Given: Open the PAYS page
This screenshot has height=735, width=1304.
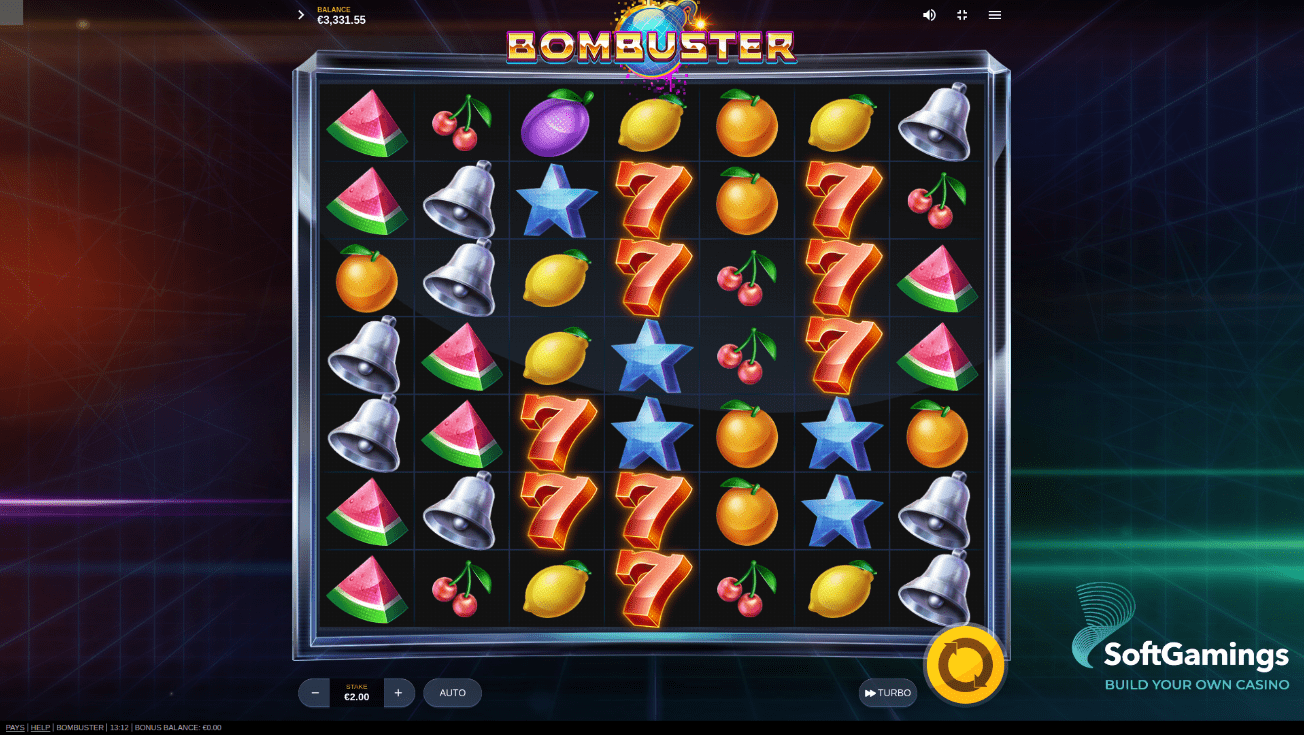Looking at the screenshot, I should coord(13,727).
